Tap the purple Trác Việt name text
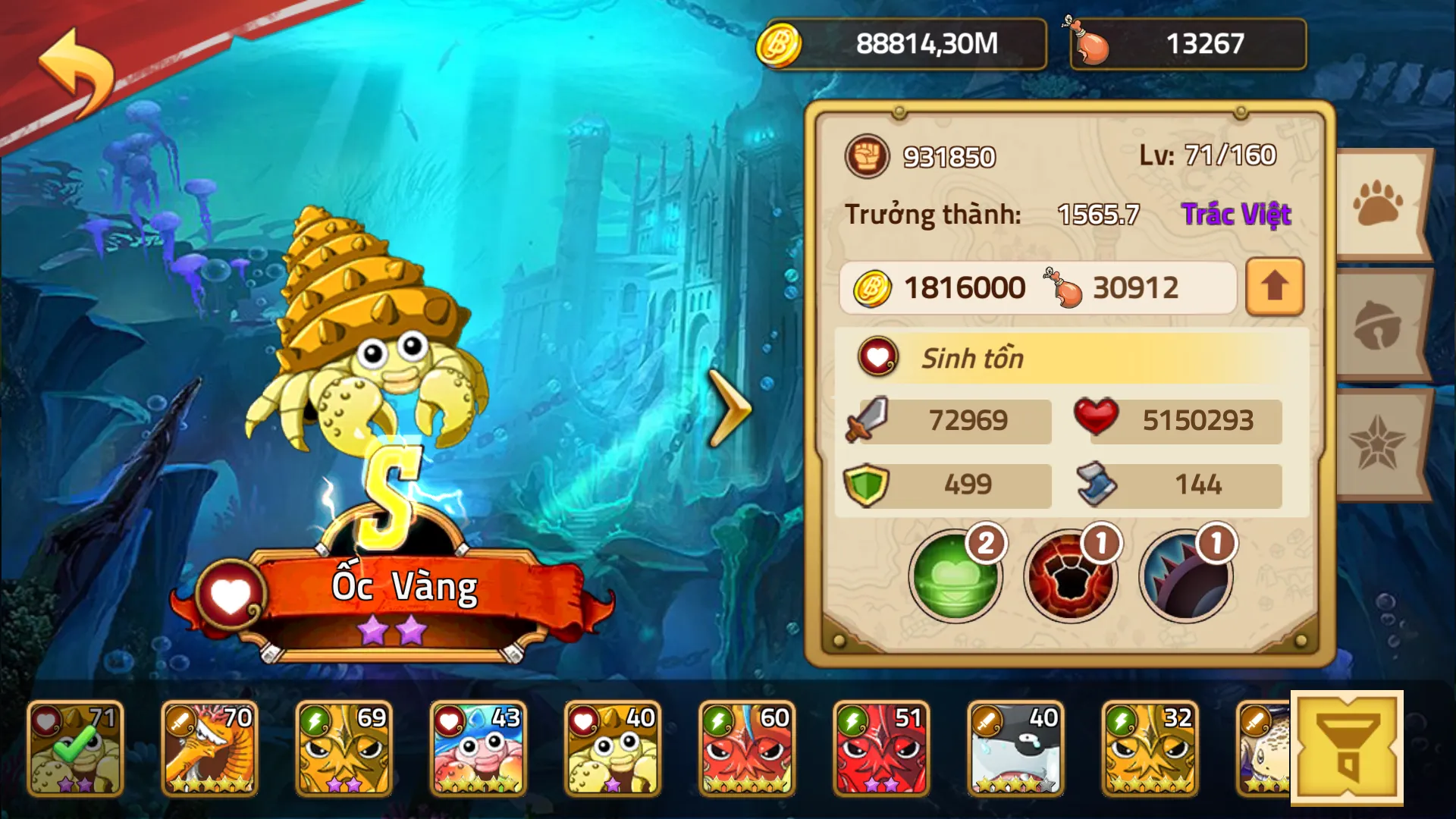1456x819 pixels. (1236, 215)
